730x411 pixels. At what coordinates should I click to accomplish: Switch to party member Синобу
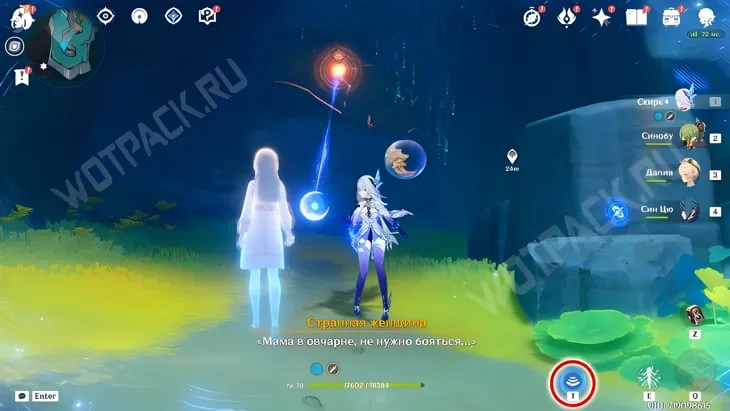tap(687, 137)
